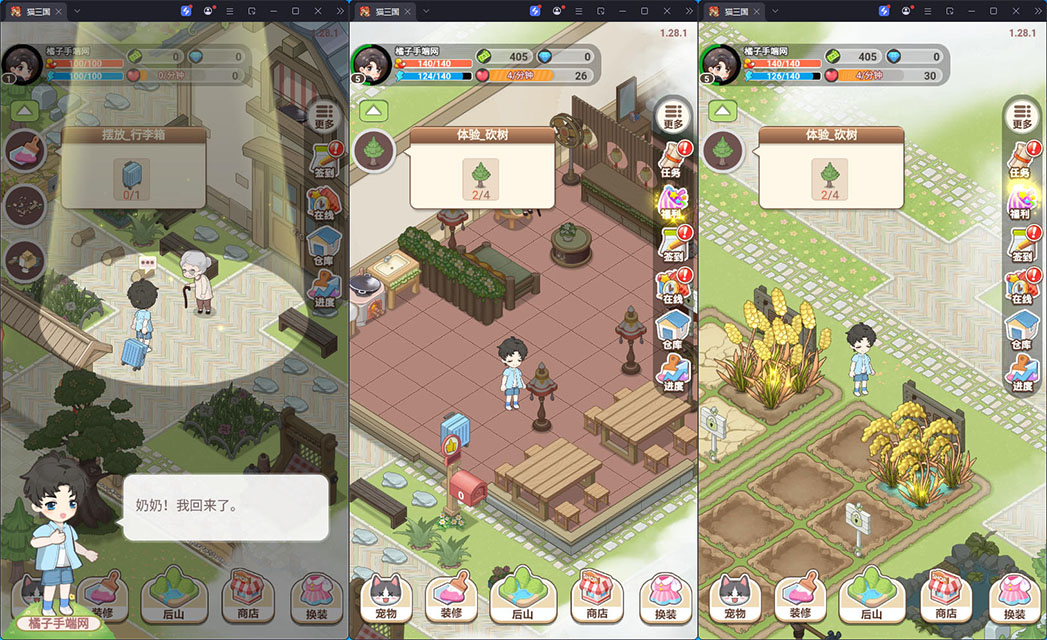
Task: Open 商店 in the rice-field window
Action: click(x=945, y=597)
